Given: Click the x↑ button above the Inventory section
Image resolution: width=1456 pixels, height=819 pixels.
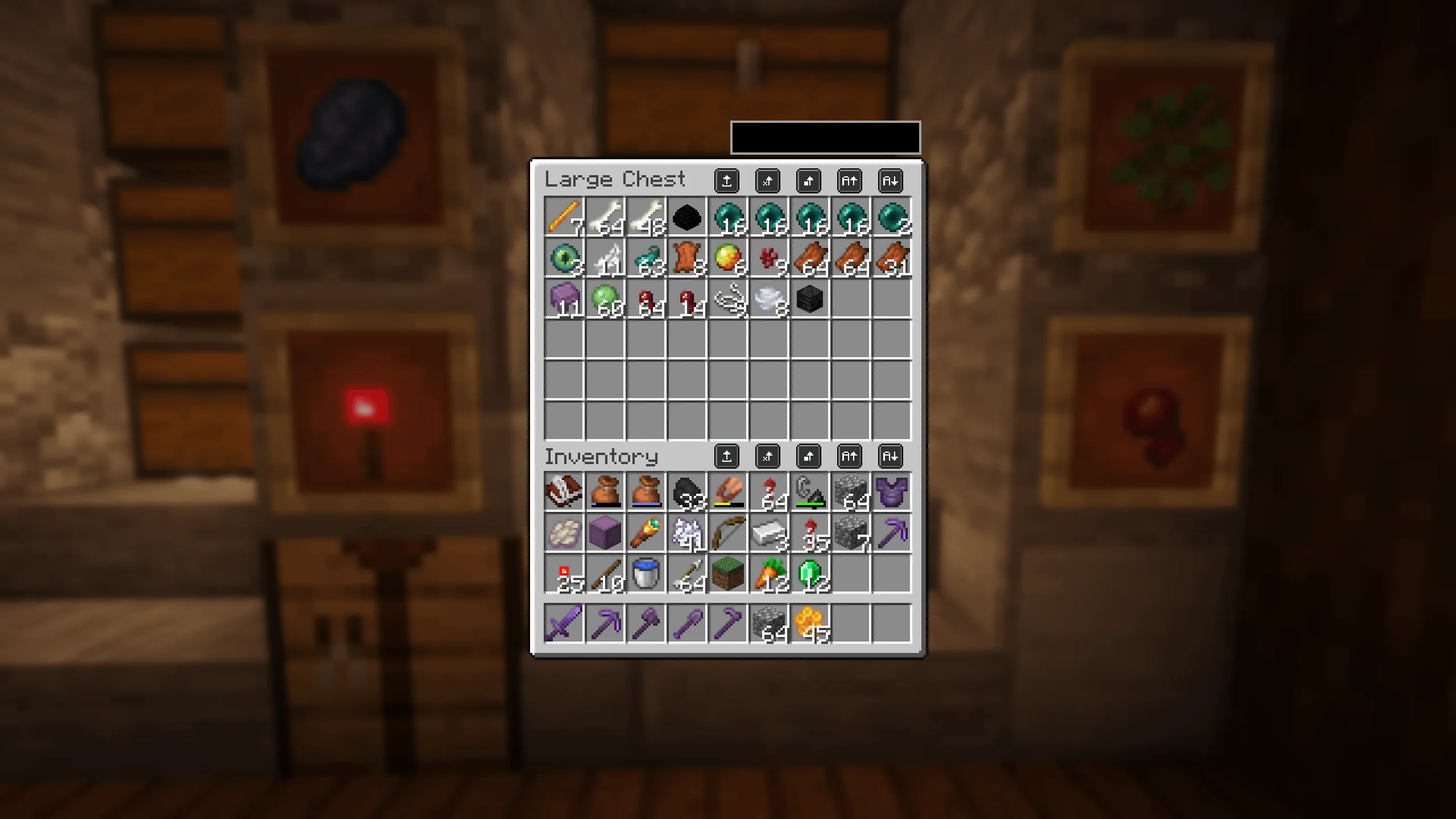Looking at the screenshot, I should 768,456.
